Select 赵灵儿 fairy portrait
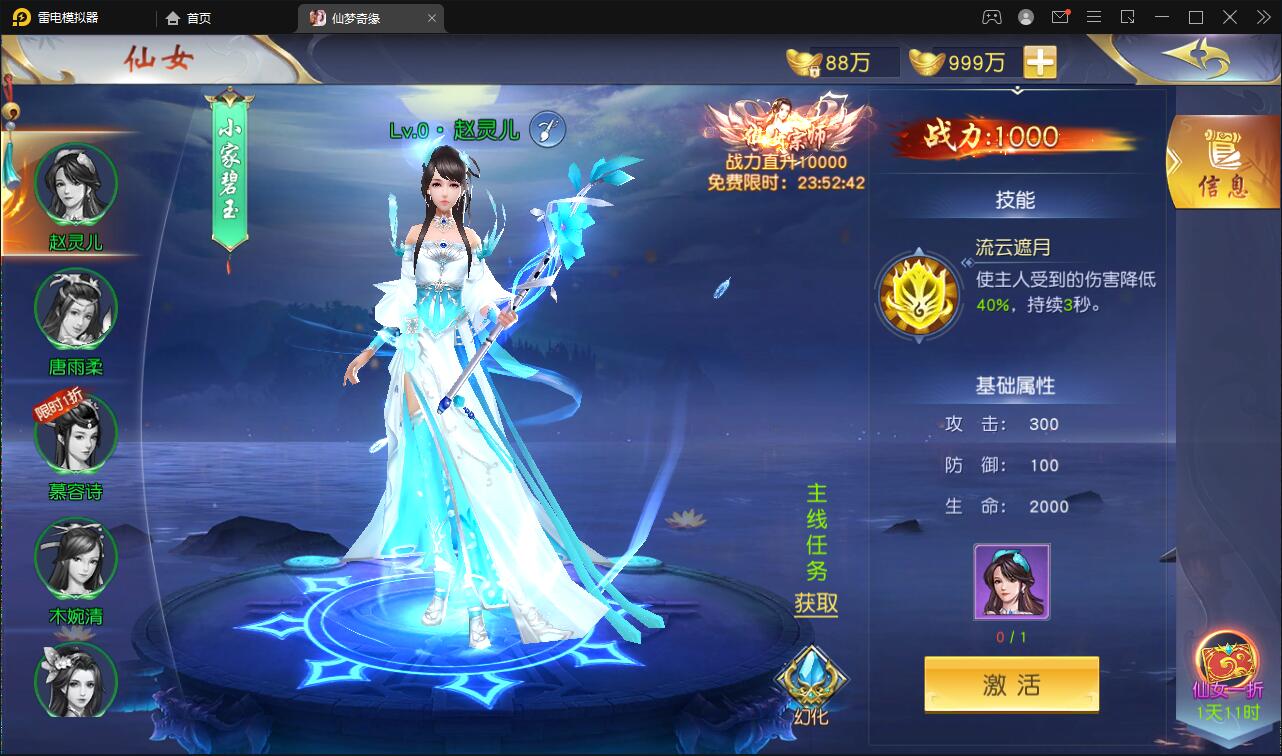This screenshot has width=1282, height=756. click(76, 186)
